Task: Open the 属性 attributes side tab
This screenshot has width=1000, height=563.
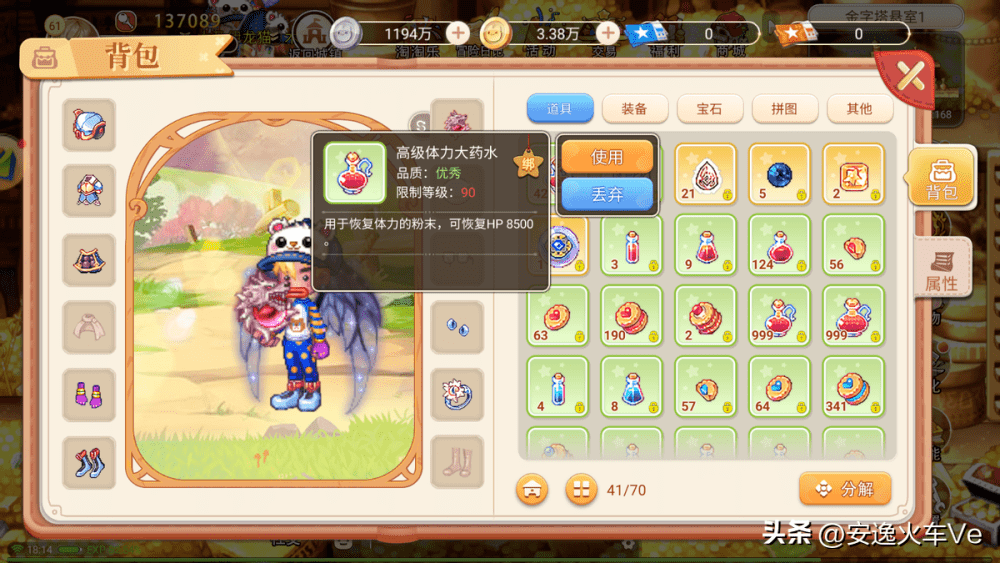Action: 941,270
